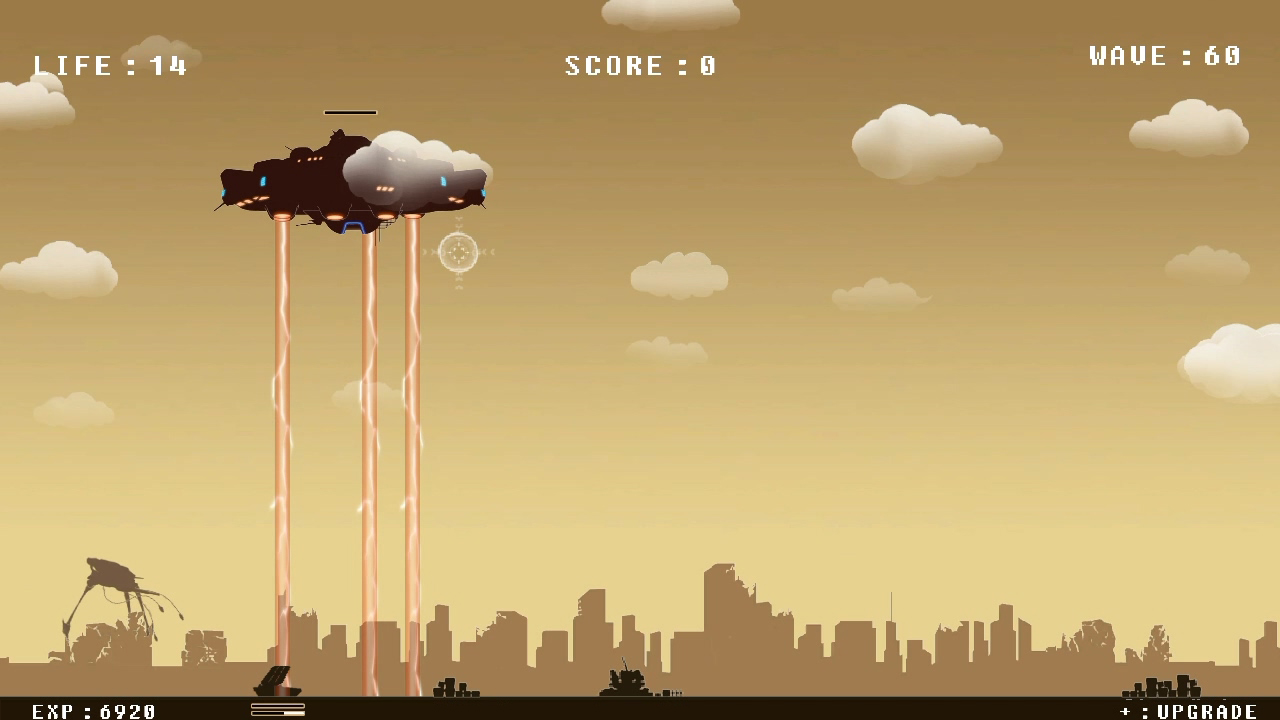This screenshot has height=720, width=1280.
Task: Click the SCORE : 0 display
Action: click(x=639, y=65)
